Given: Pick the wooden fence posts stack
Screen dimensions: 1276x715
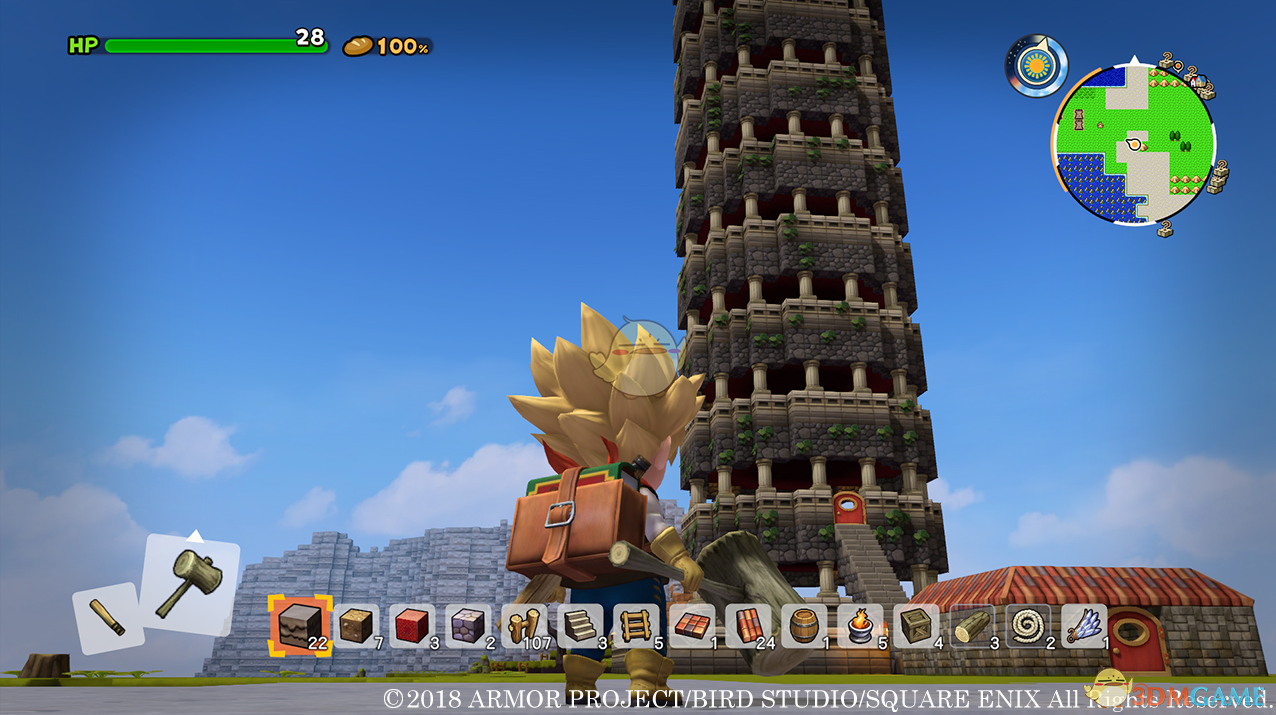Looking at the screenshot, I should coord(525,626).
